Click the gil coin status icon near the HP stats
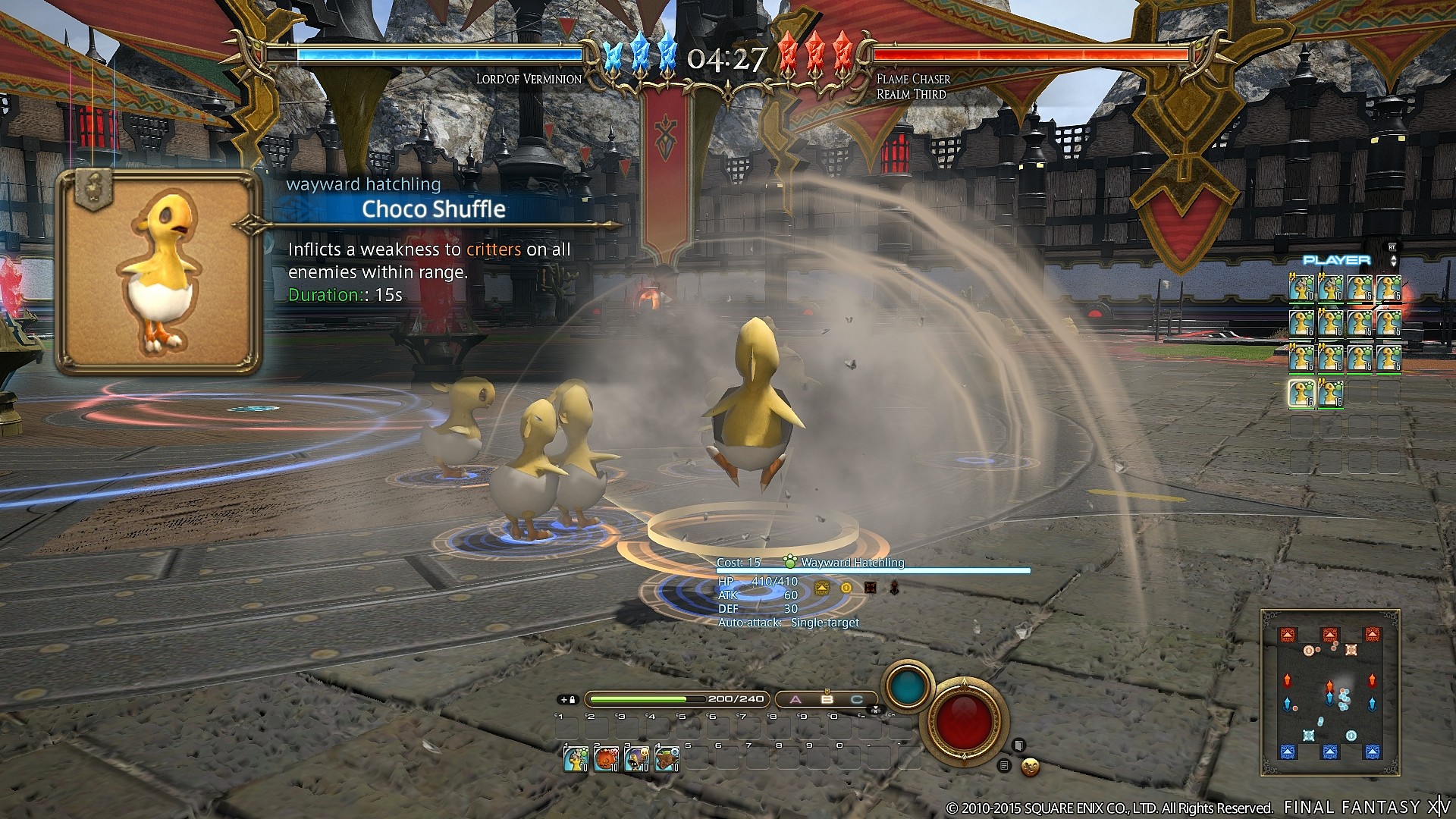Viewport: 1456px width, 819px height. coord(846,588)
